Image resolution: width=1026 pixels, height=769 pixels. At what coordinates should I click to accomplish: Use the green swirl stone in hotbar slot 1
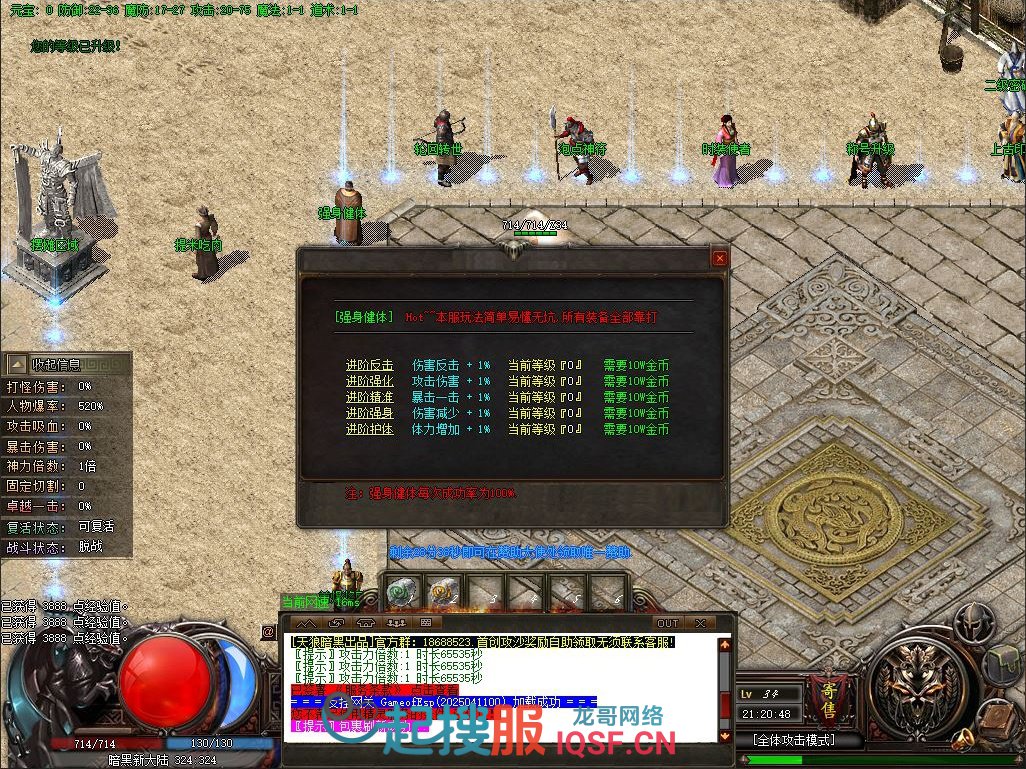pos(400,592)
